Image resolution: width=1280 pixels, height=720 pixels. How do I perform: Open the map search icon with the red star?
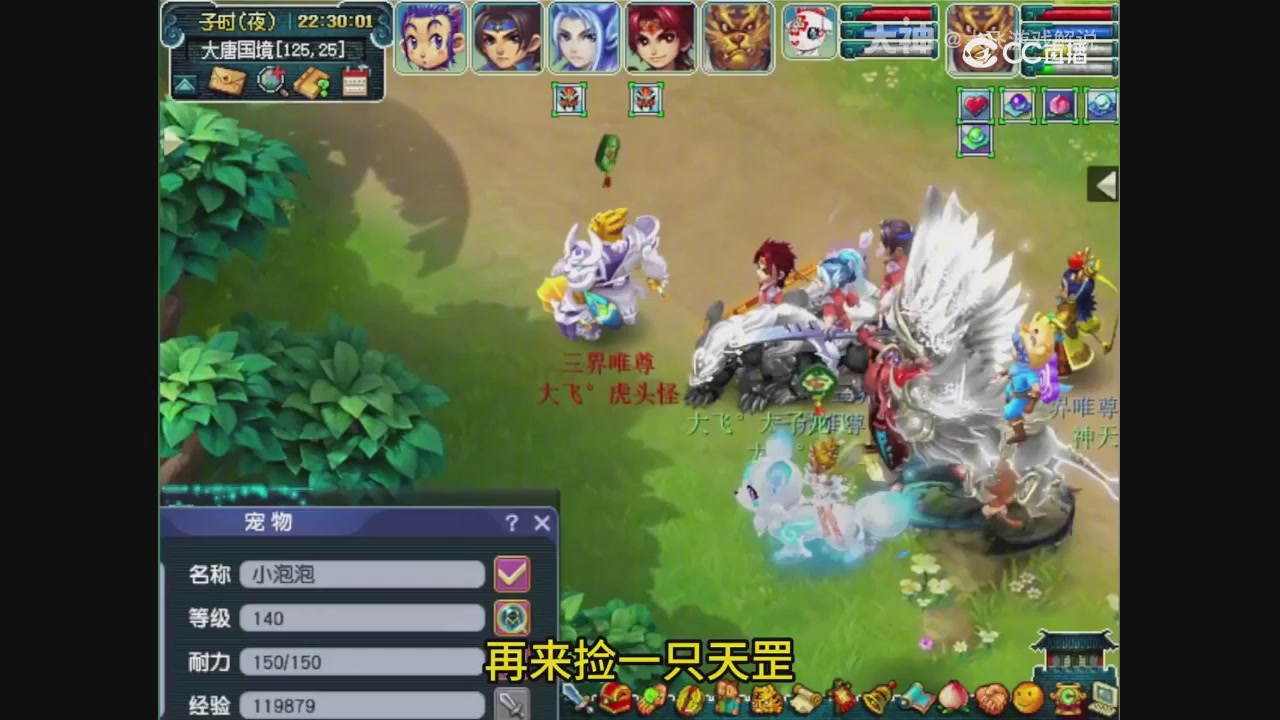(271, 80)
